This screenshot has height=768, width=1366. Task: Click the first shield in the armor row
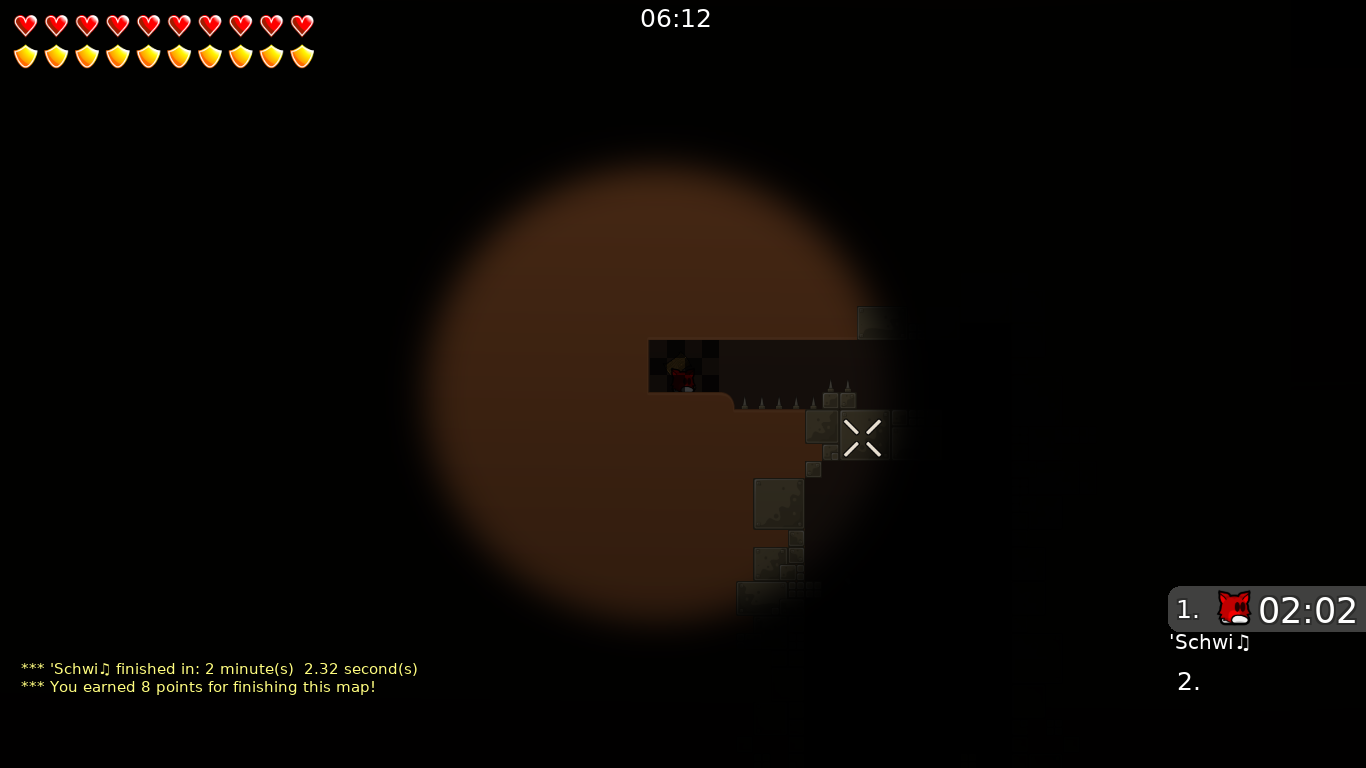click(24, 56)
